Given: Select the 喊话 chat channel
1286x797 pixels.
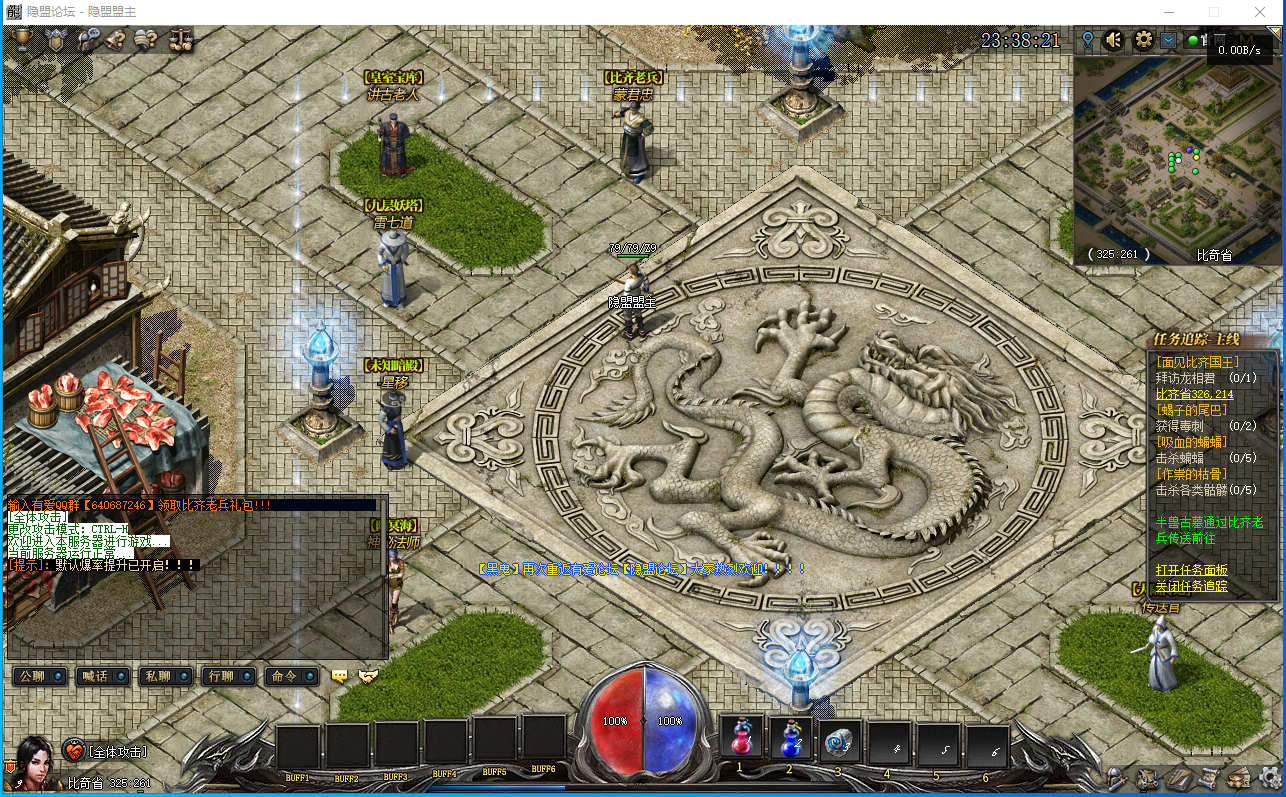Looking at the screenshot, I should (x=103, y=676).
